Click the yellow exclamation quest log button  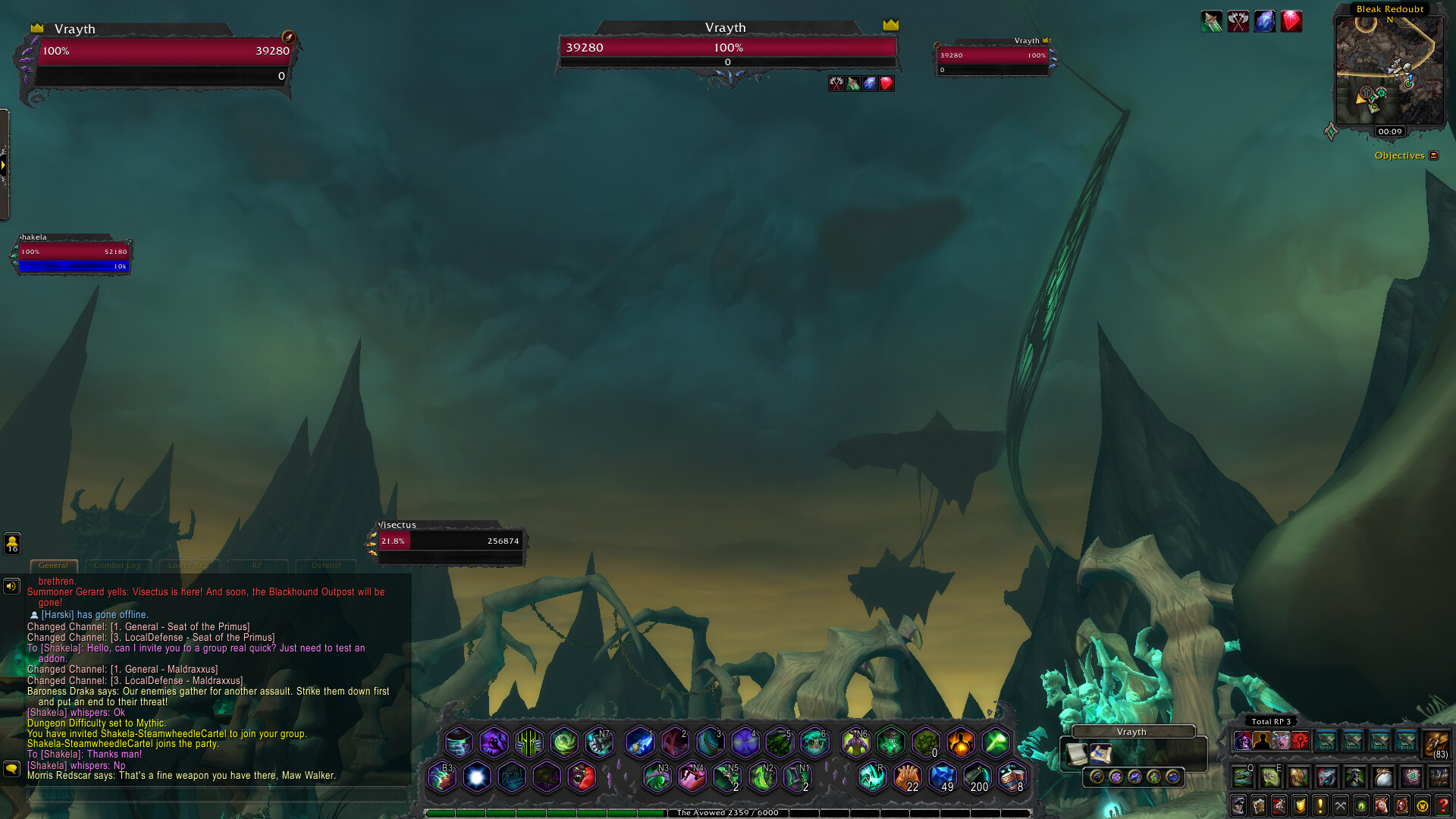(x=1320, y=805)
